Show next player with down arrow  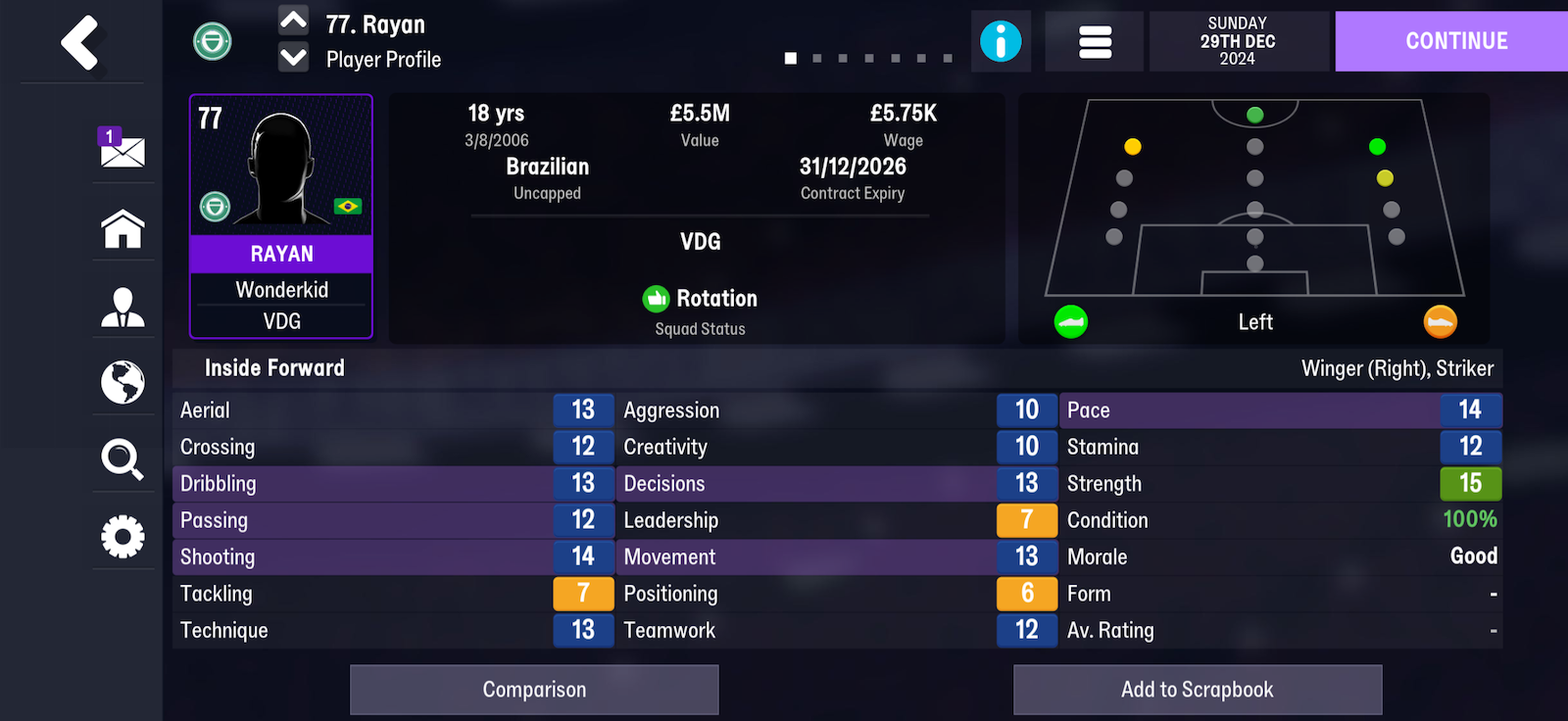tap(294, 58)
